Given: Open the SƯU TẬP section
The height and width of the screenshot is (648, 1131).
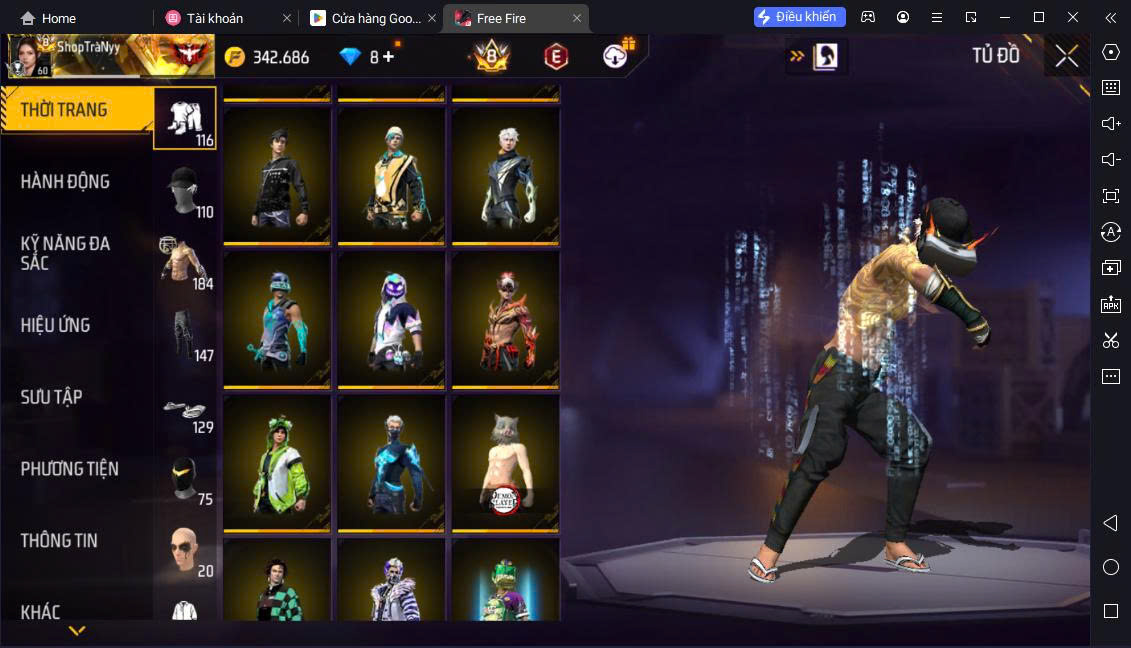Looking at the screenshot, I should coord(52,397).
